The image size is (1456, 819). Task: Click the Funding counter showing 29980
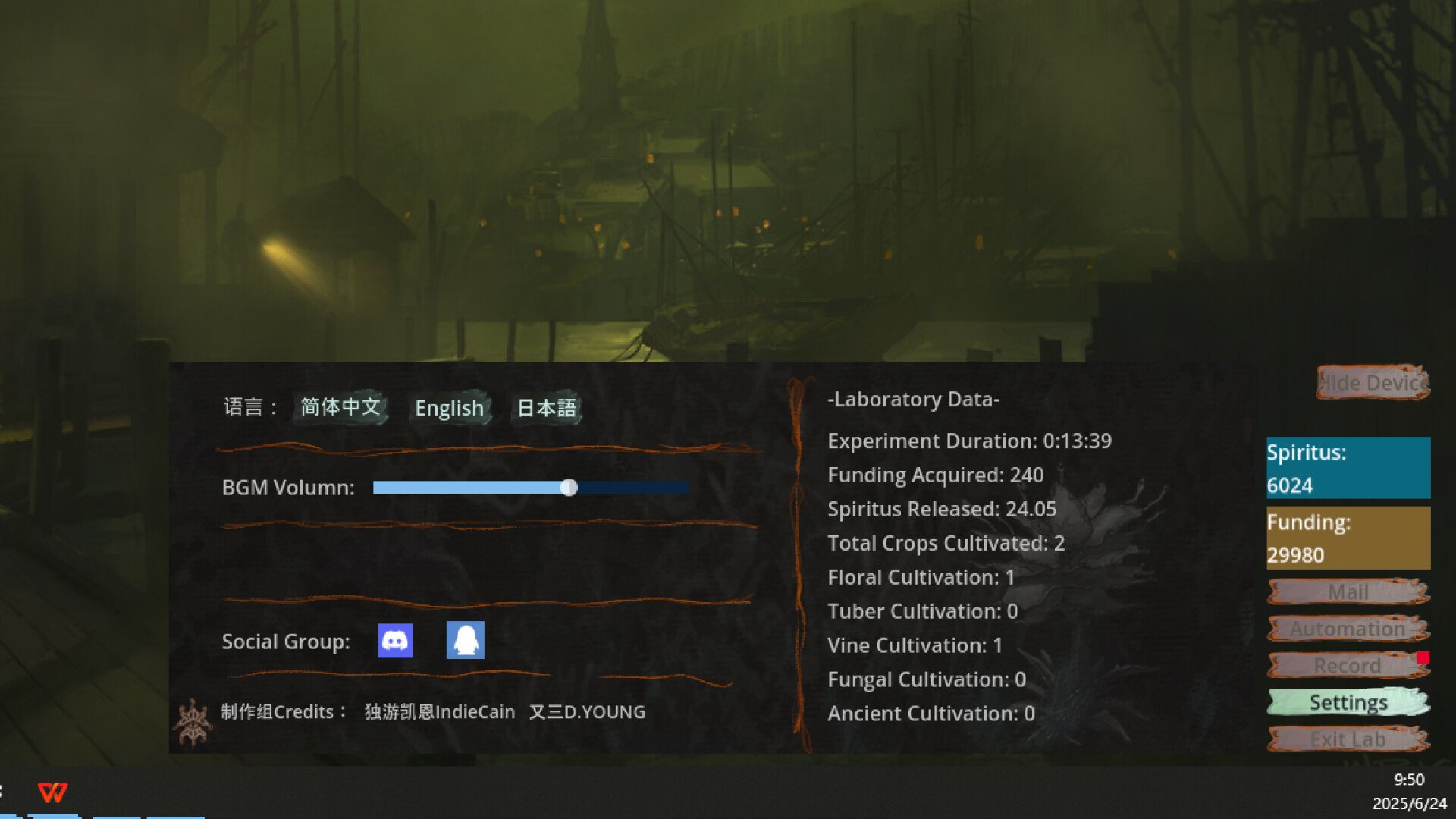click(x=1348, y=538)
